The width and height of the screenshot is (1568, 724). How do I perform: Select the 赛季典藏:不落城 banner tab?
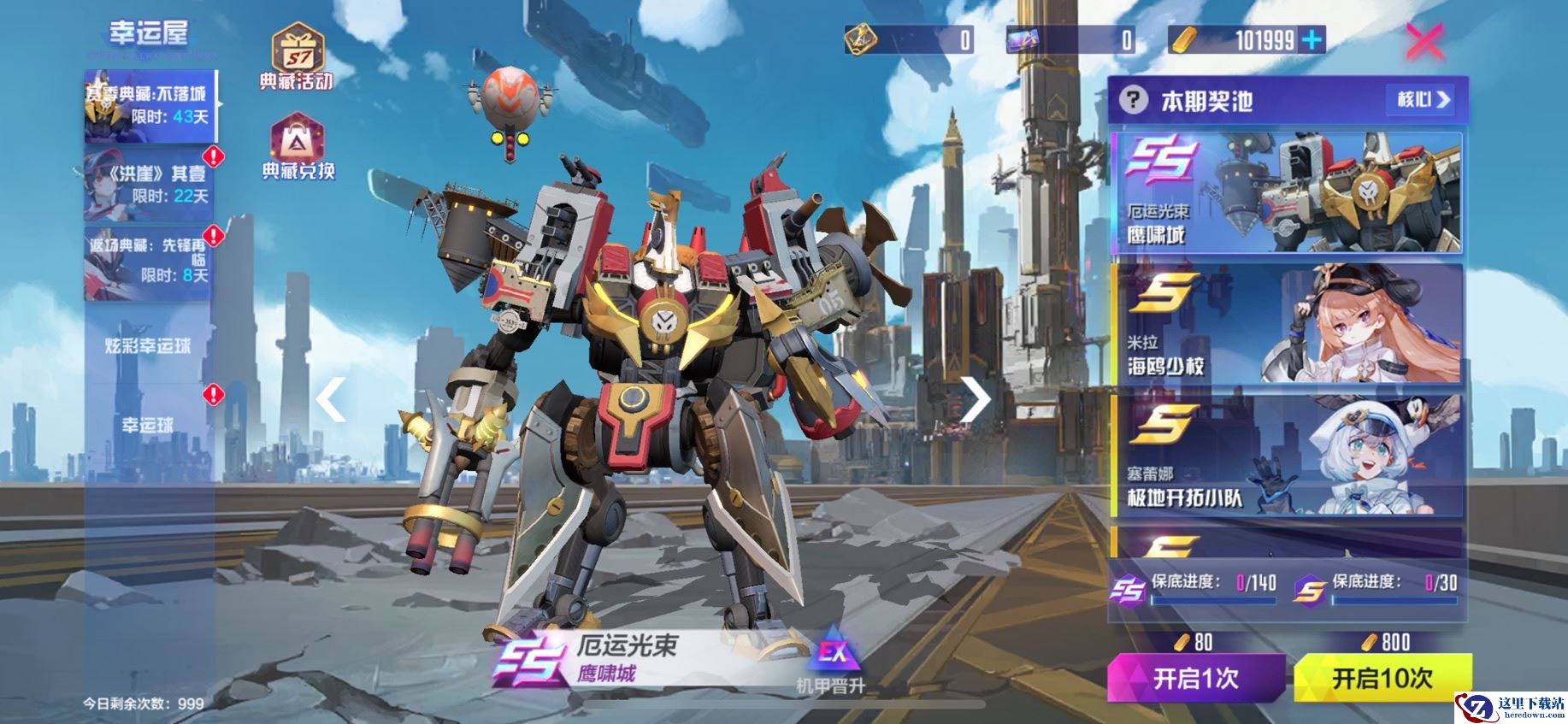(150, 106)
